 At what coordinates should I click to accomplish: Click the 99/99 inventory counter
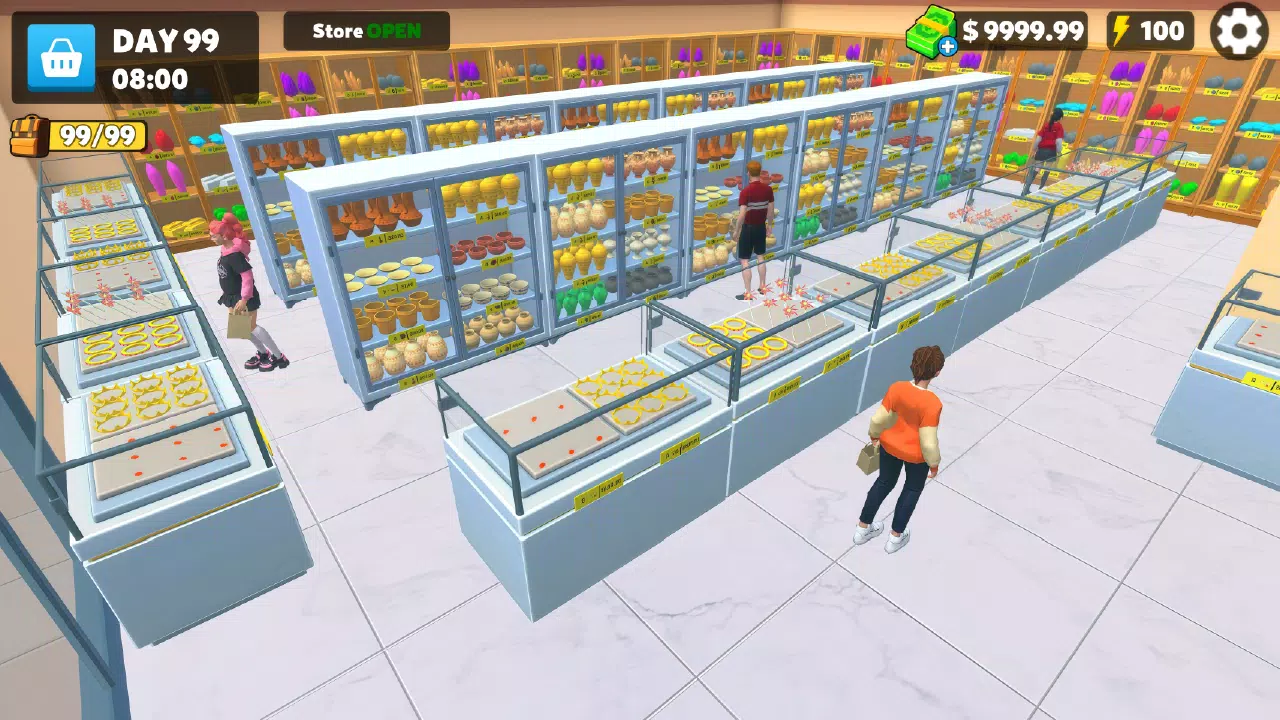point(97,133)
